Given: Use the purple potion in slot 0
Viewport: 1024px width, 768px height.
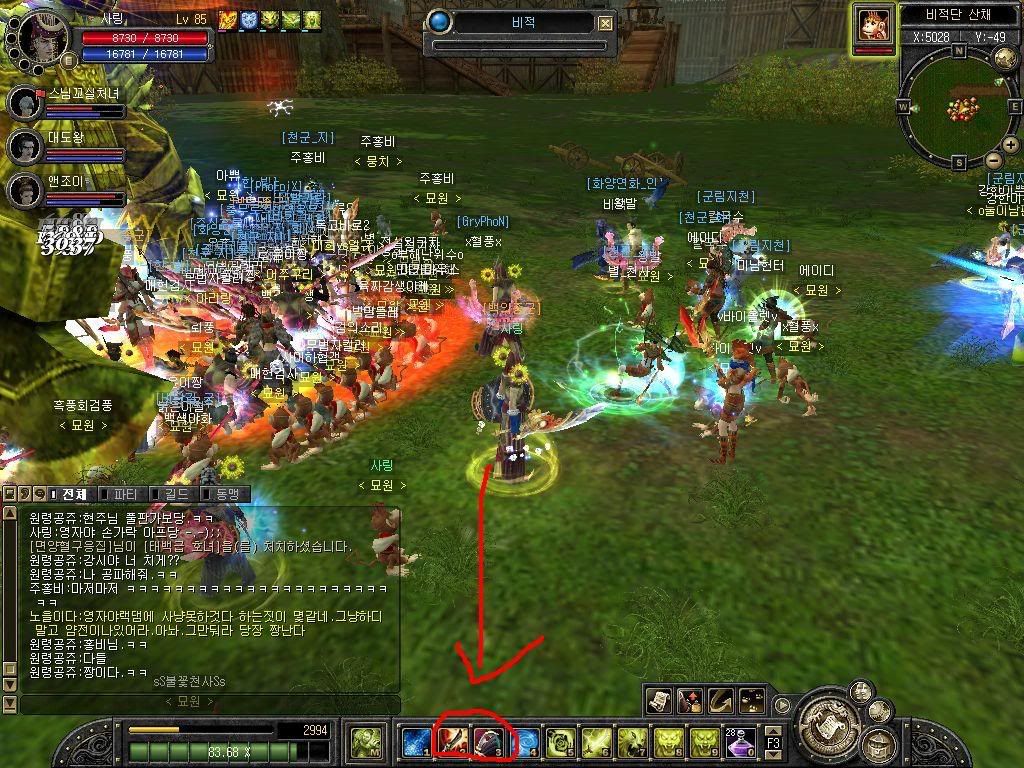Looking at the screenshot, I should pyautogui.click(x=743, y=741).
